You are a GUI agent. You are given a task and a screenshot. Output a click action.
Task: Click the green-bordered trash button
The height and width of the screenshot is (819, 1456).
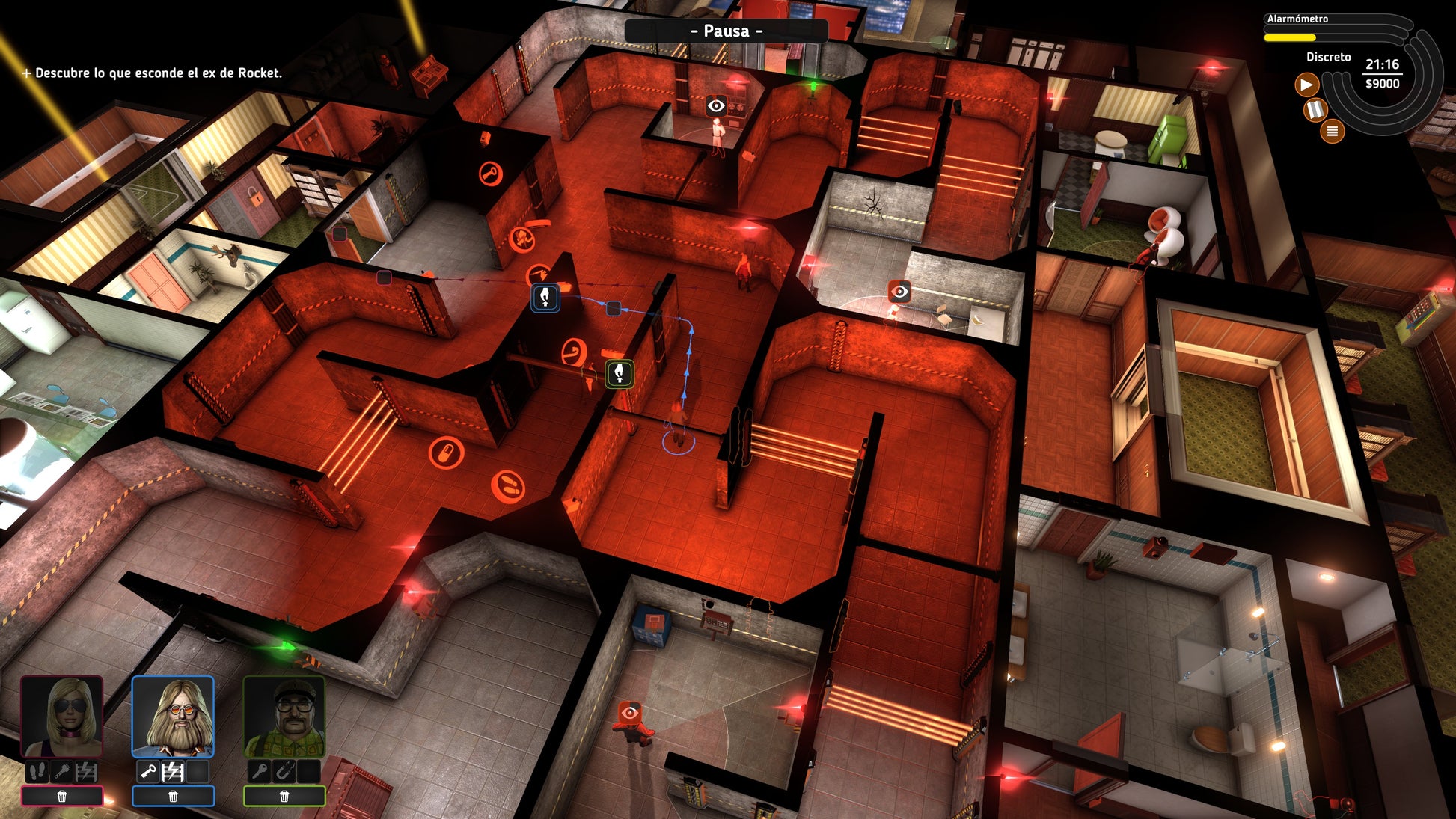tap(284, 797)
